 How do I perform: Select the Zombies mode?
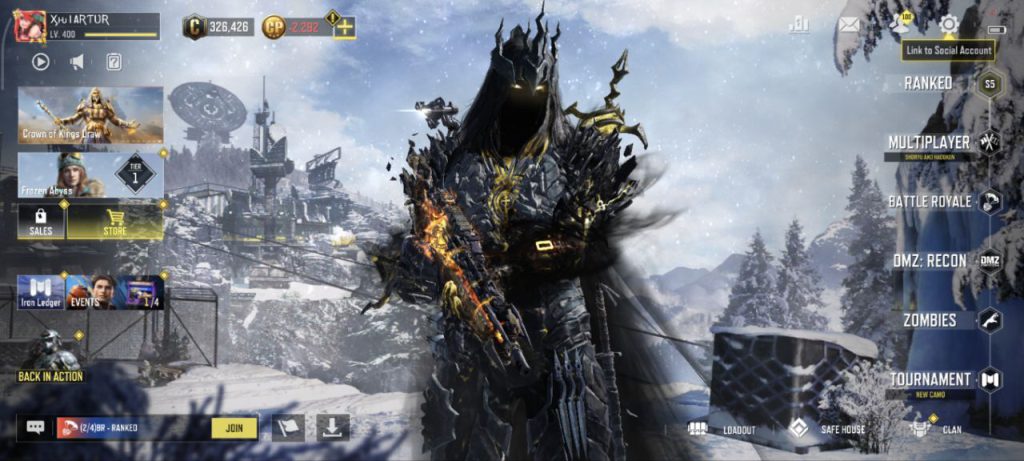(x=929, y=321)
